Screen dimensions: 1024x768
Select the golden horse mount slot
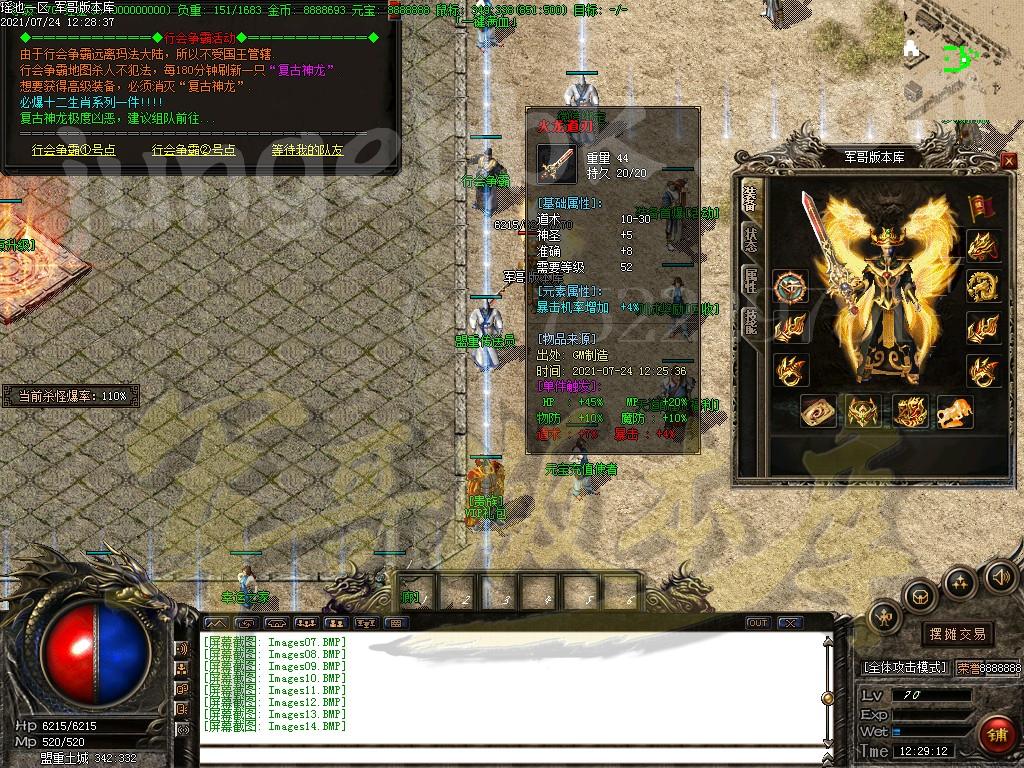[953, 411]
